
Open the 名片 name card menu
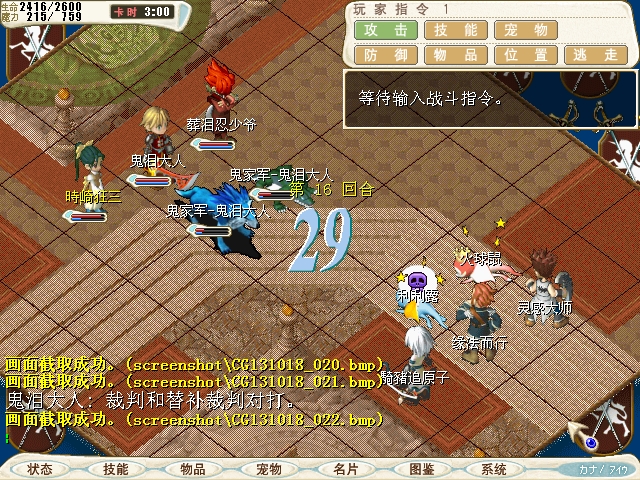(x=345, y=469)
